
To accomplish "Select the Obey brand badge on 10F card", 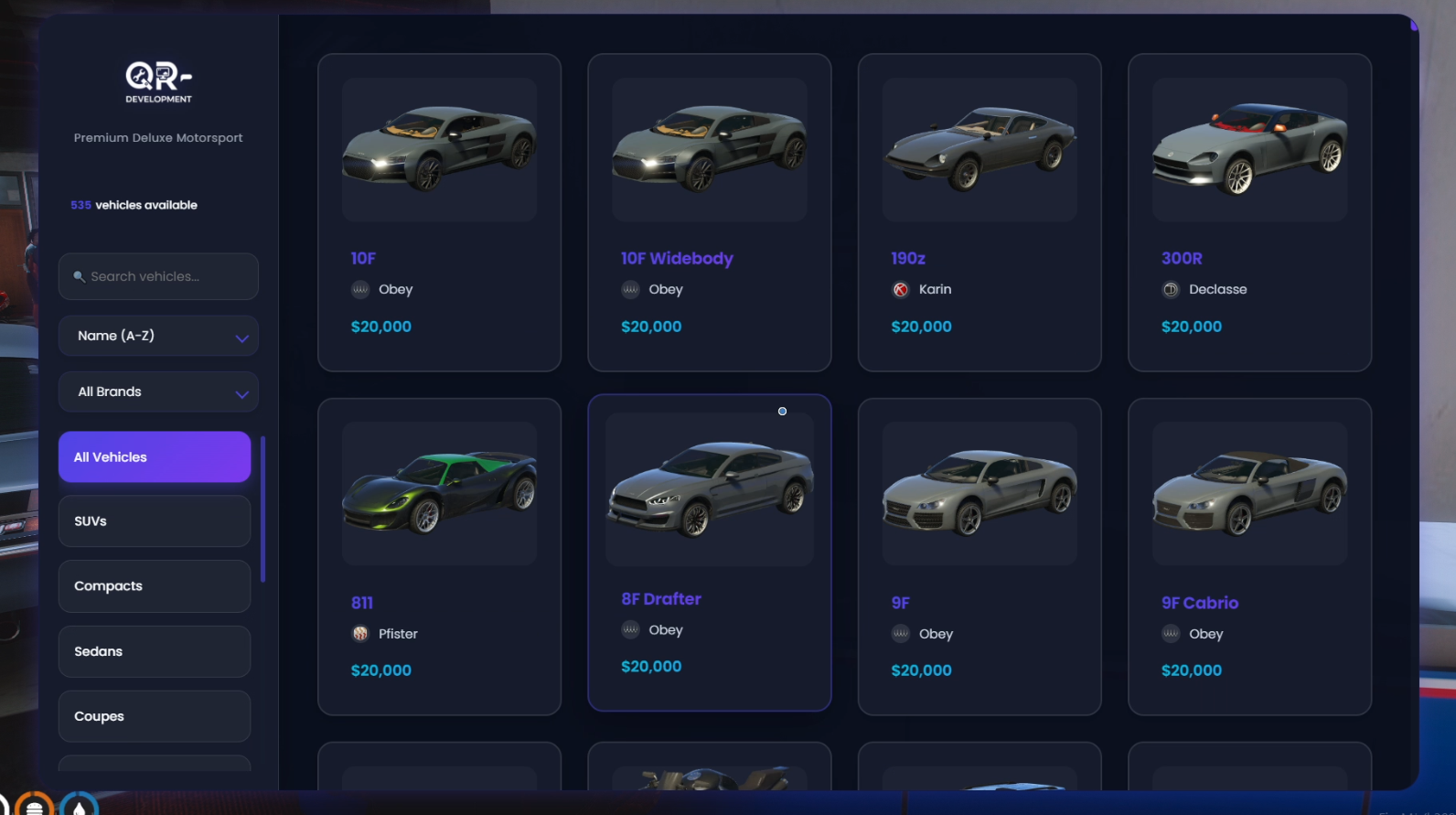I will click(359, 289).
